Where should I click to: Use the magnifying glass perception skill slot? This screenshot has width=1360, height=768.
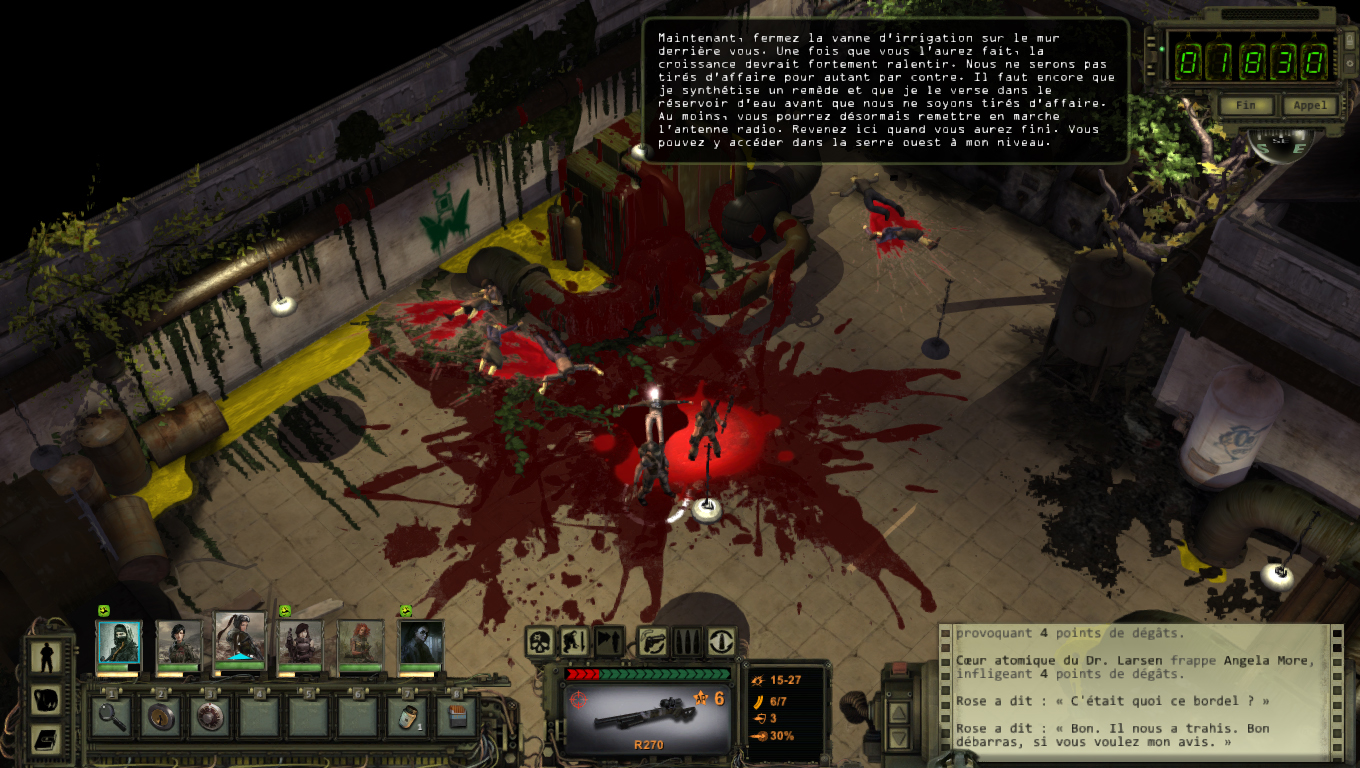tap(112, 717)
